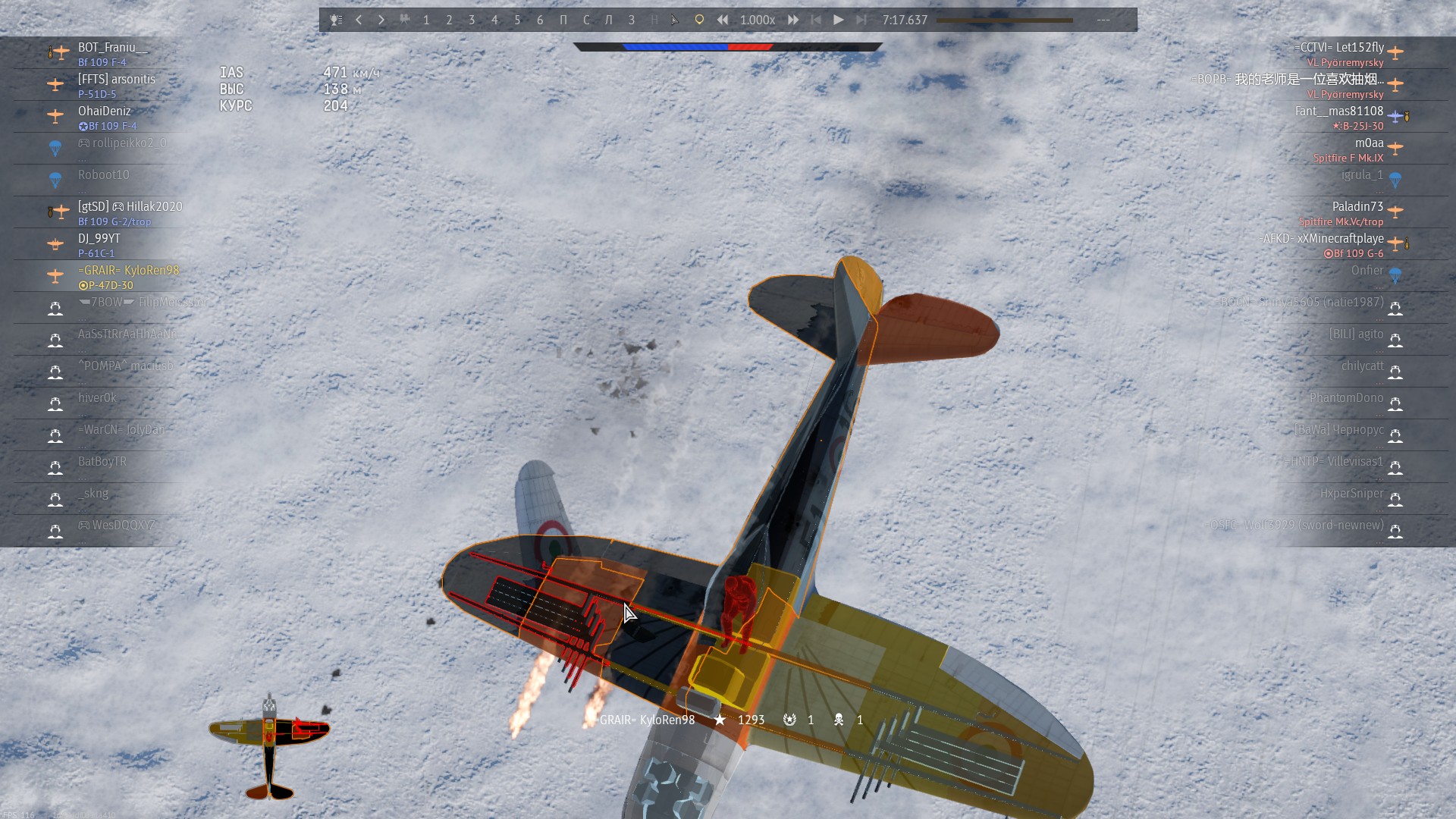
Task: Speed up replay with the fast-forward arrows
Action: [x=793, y=20]
